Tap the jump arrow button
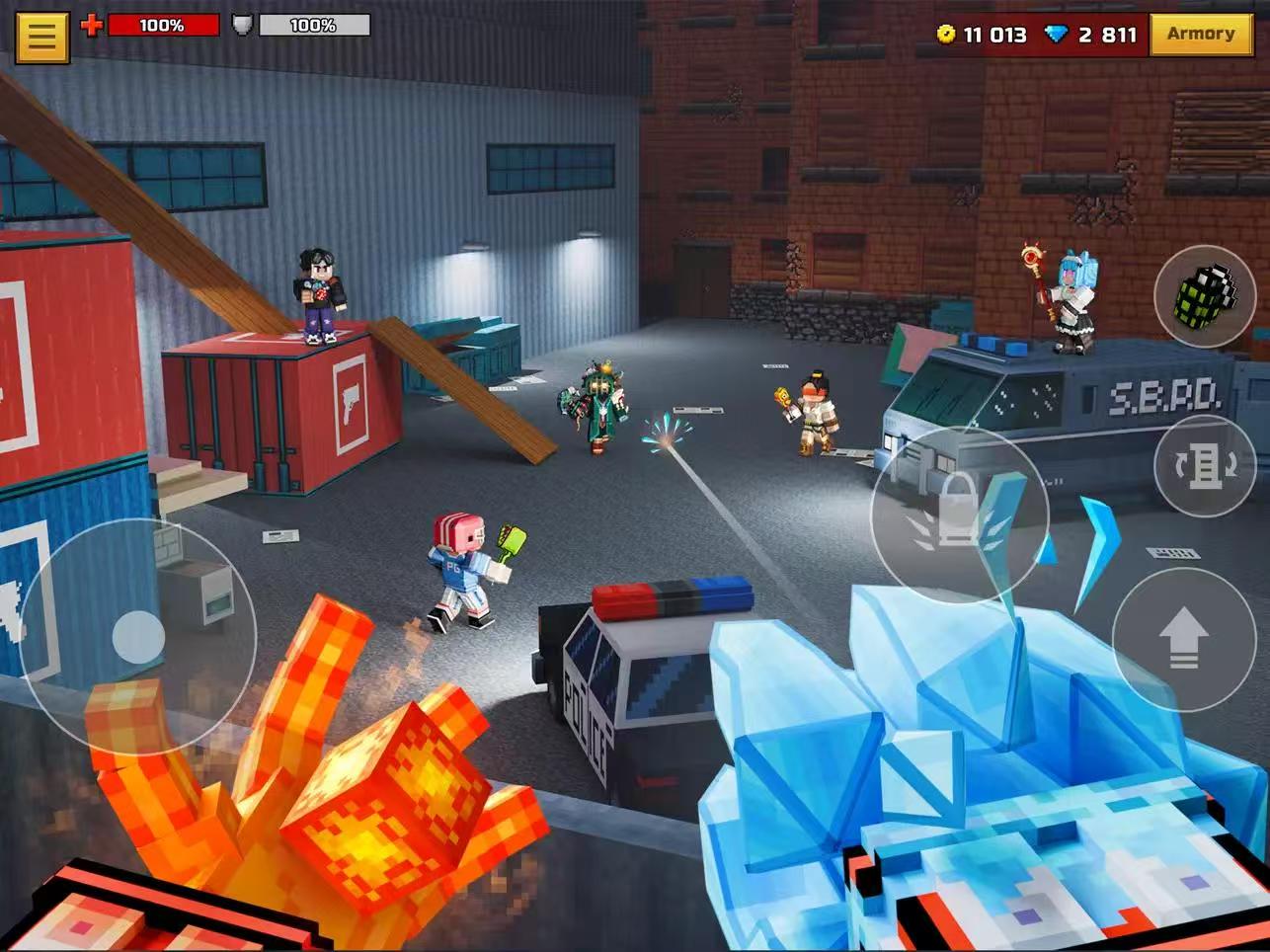This screenshot has width=1270, height=952. point(1183,639)
